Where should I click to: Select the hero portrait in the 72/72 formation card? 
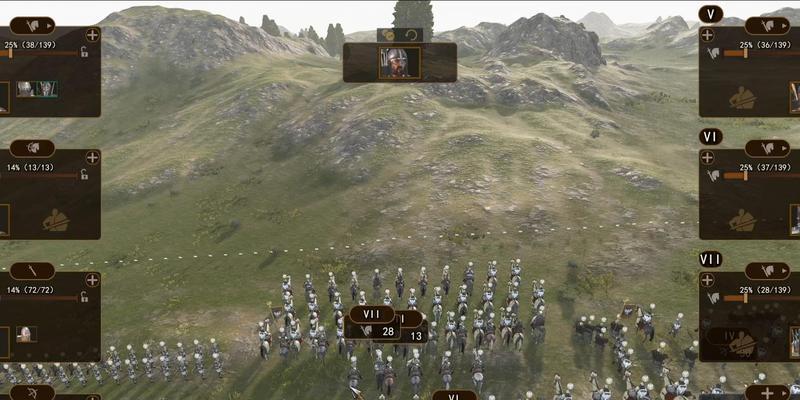point(26,334)
